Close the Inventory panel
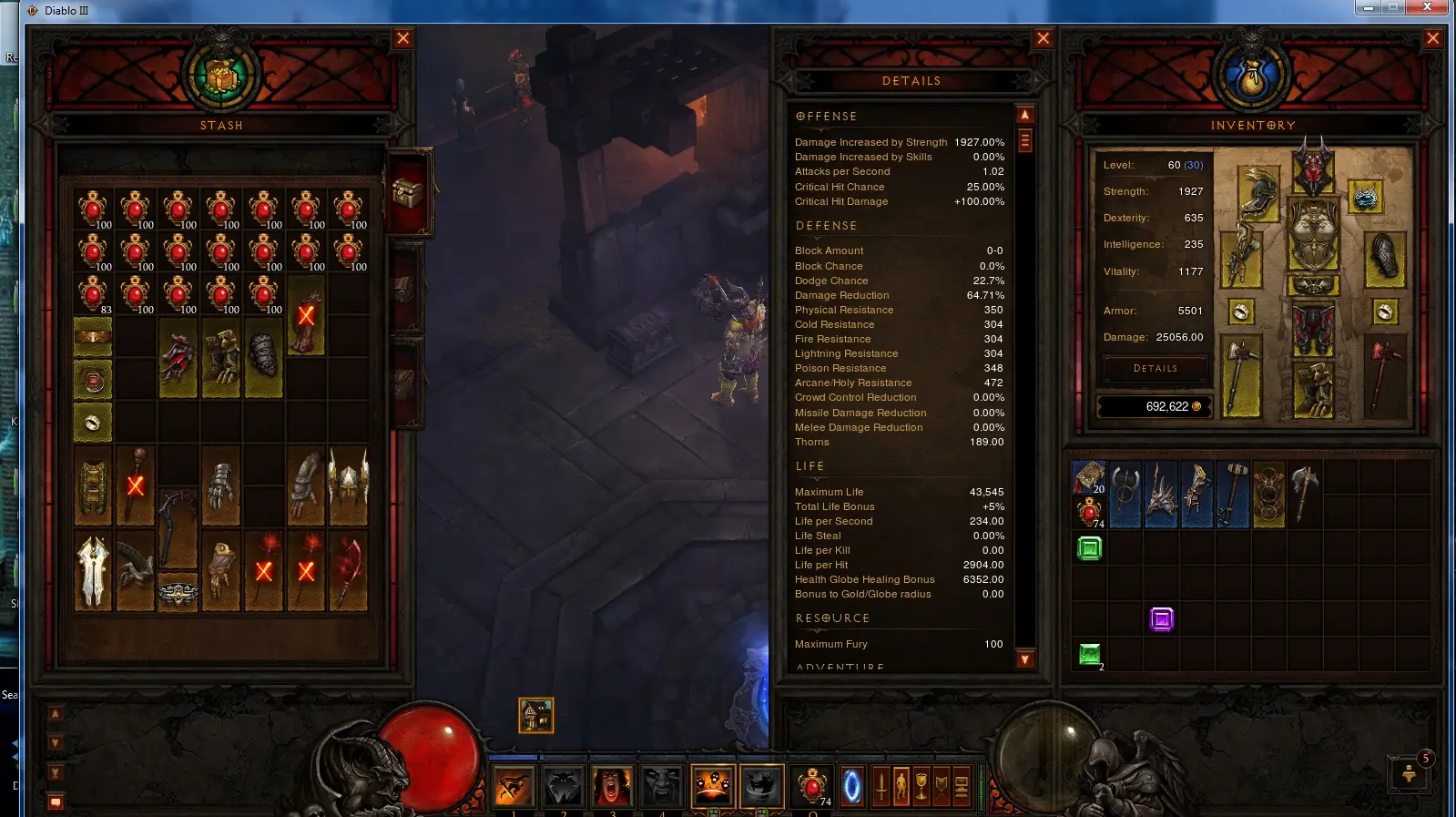The width and height of the screenshot is (1456, 817). point(1433,38)
